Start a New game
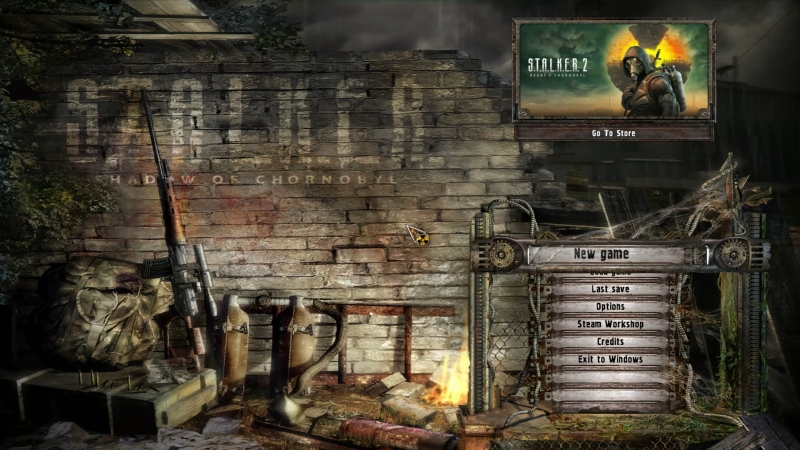This screenshot has width=800, height=450. [x=609, y=254]
